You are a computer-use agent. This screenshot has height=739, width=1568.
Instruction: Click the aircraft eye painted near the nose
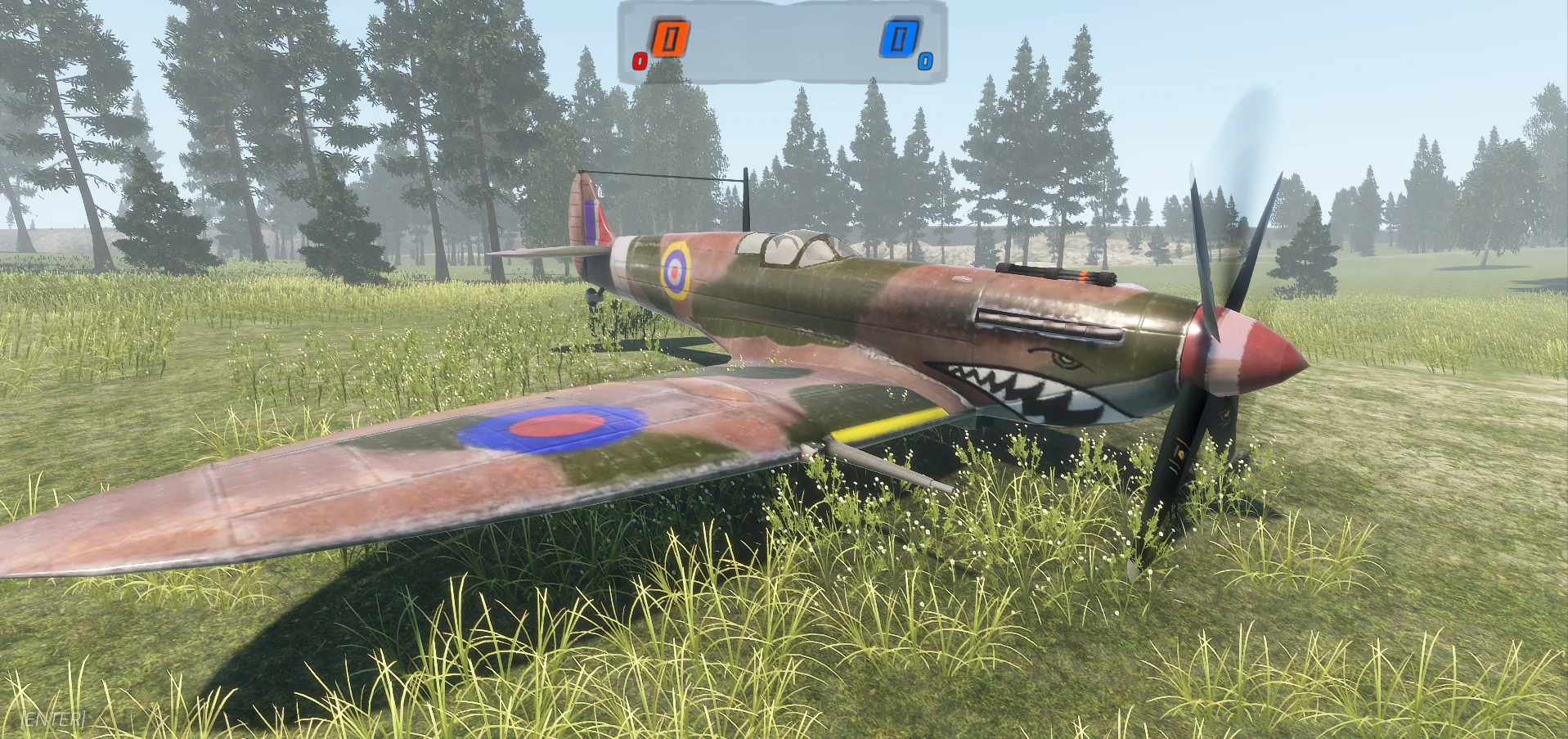[1063, 358]
